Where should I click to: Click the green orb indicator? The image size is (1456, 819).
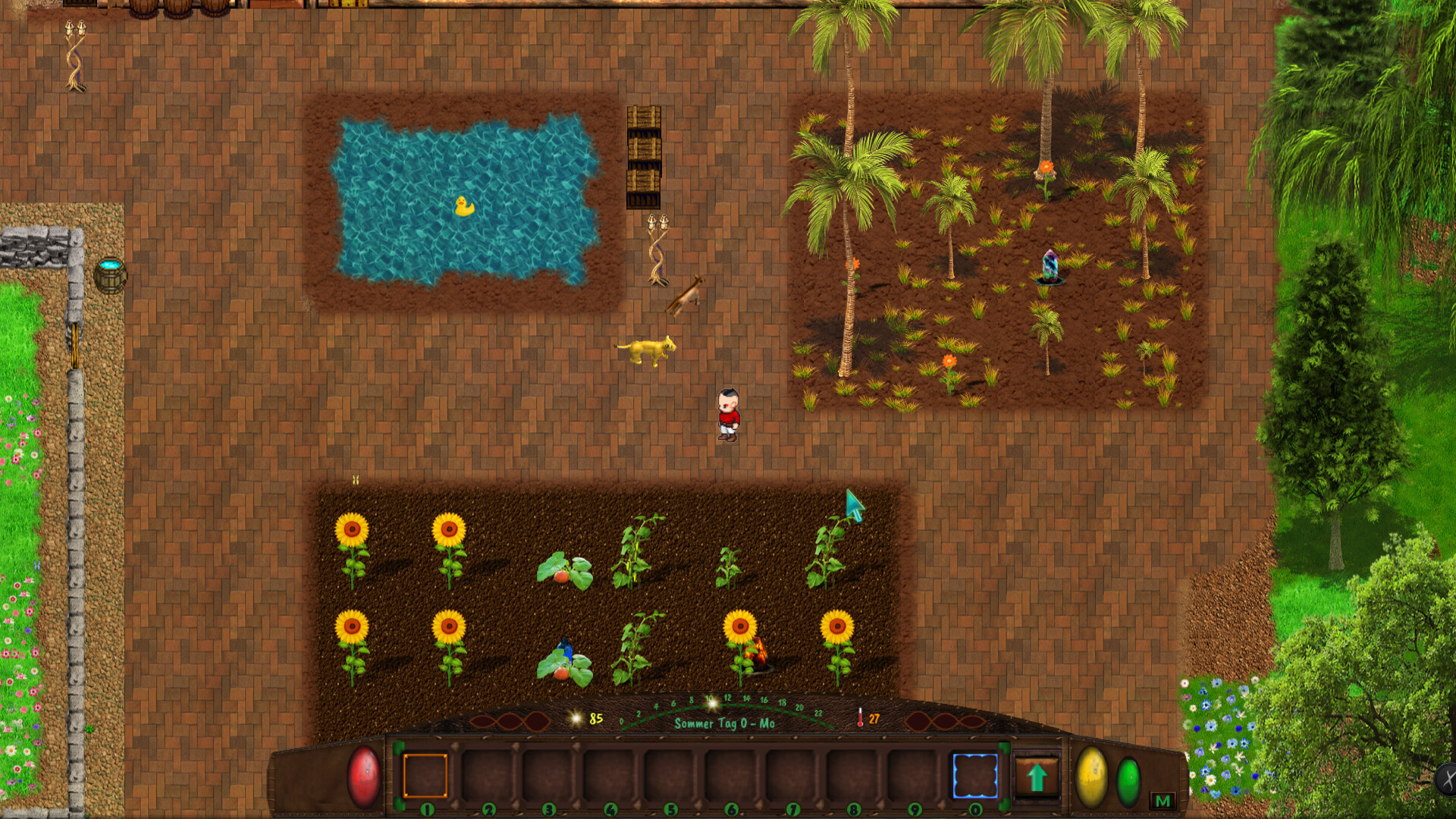click(x=1130, y=783)
